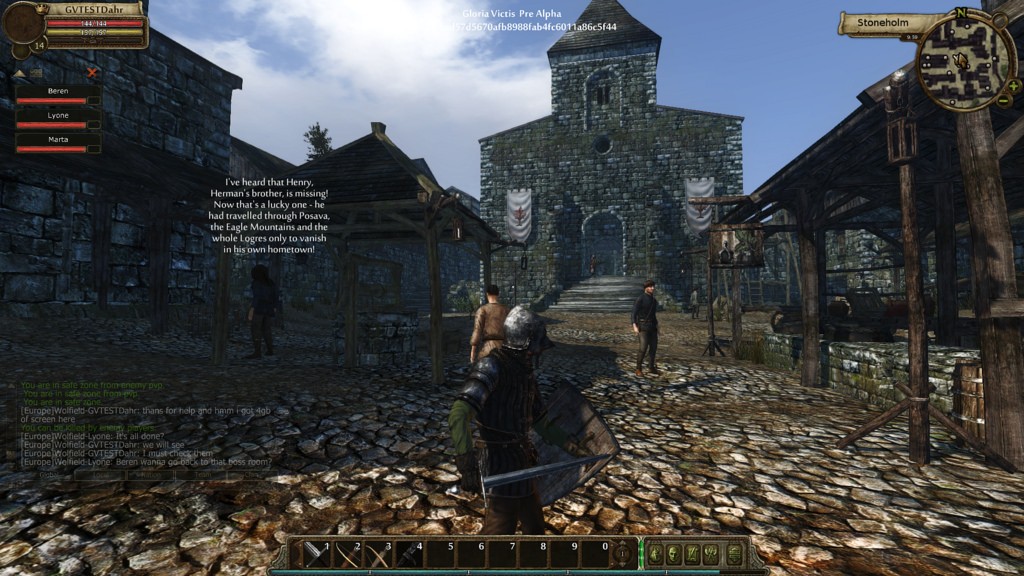1024x576 pixels.
Task: Select the sword in hotbar slot 1
Action: point(315,553)
